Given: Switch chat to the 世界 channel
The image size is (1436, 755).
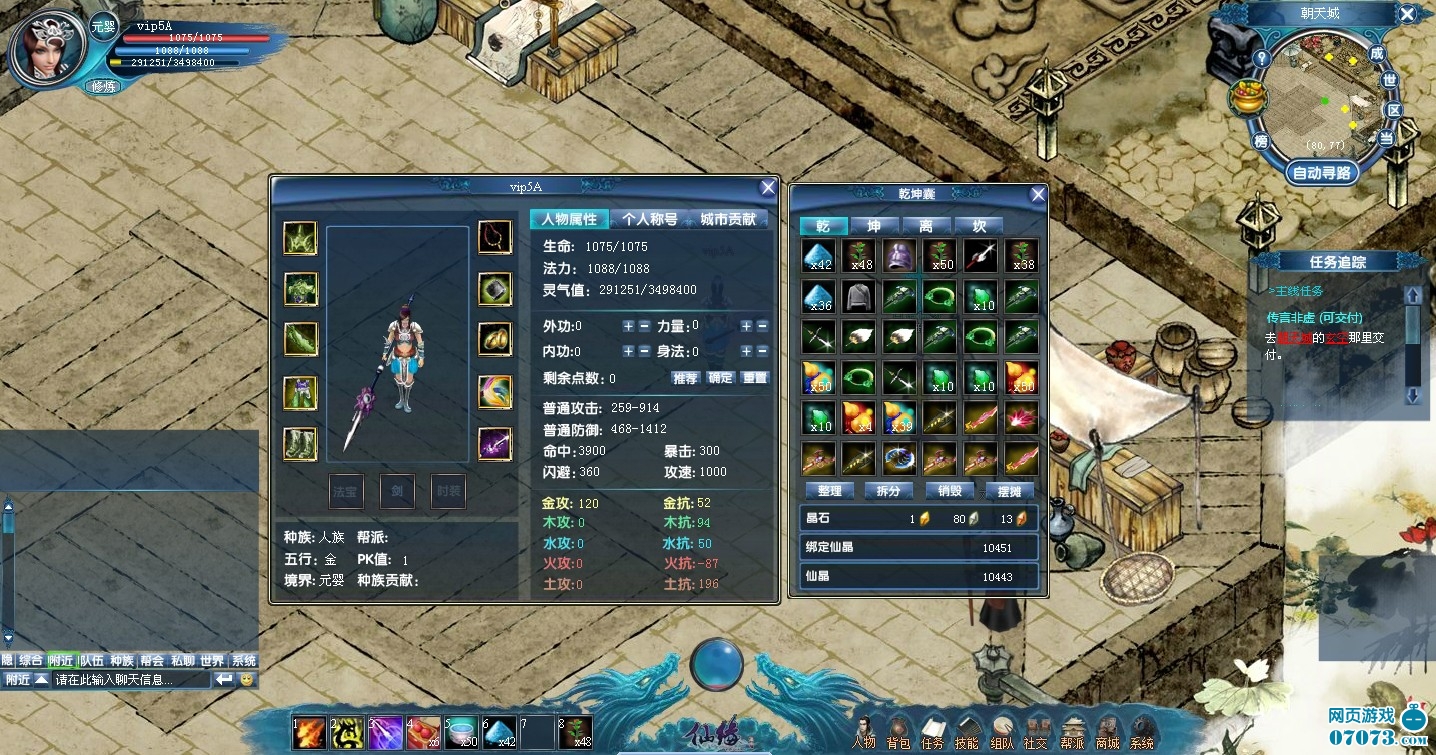Looking at the screenshot, I should coord(211,660).
